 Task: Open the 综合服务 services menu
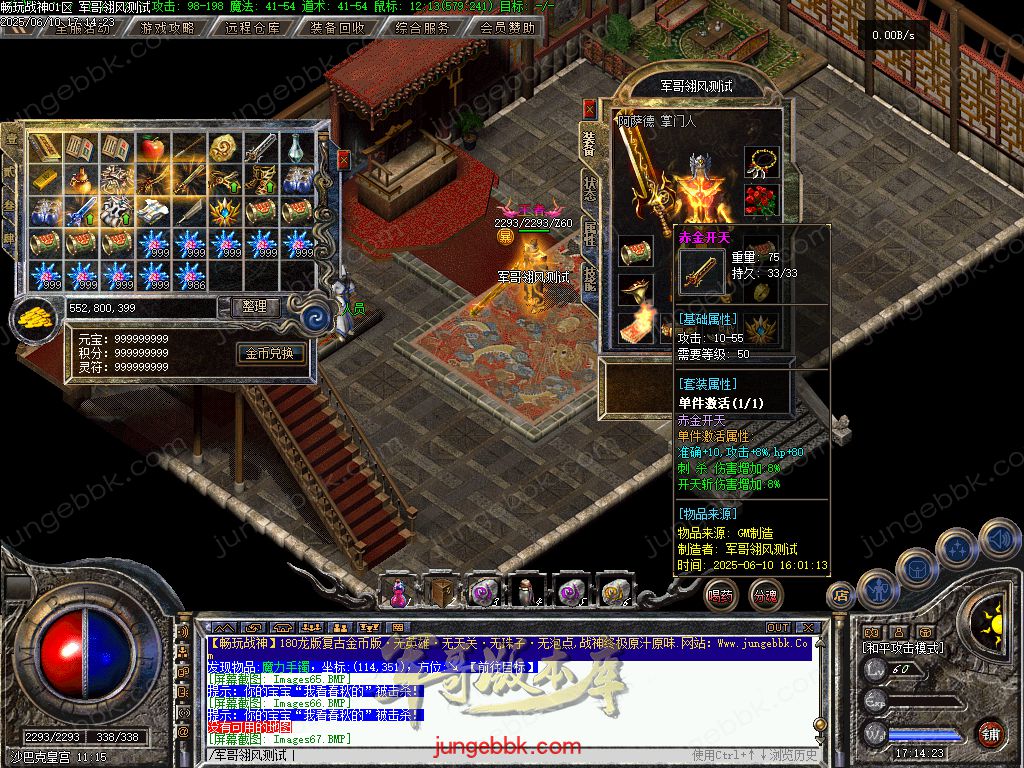[x=422, y=28]
